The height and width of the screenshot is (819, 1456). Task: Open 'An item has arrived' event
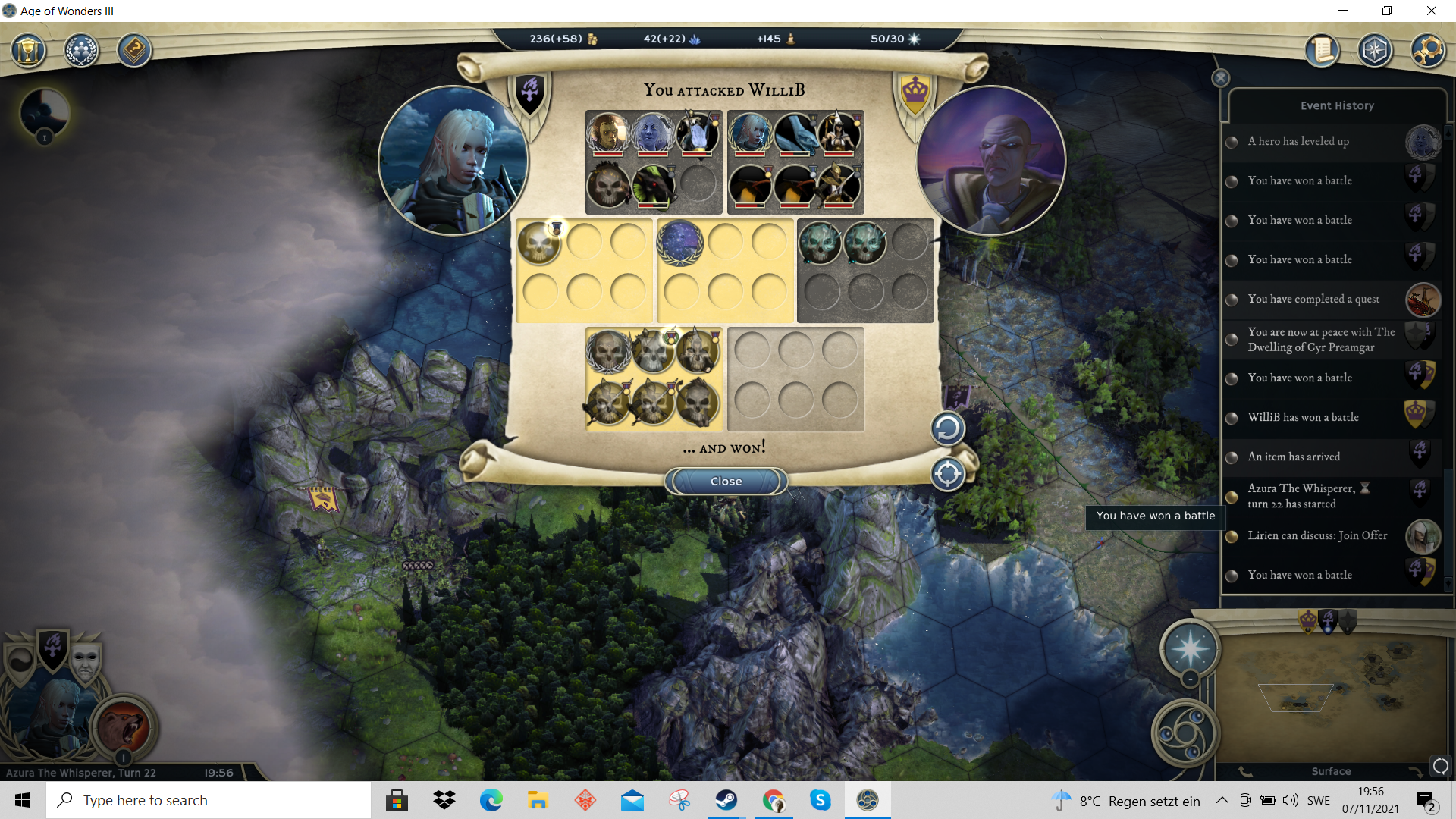click(x=1294, y=457)
